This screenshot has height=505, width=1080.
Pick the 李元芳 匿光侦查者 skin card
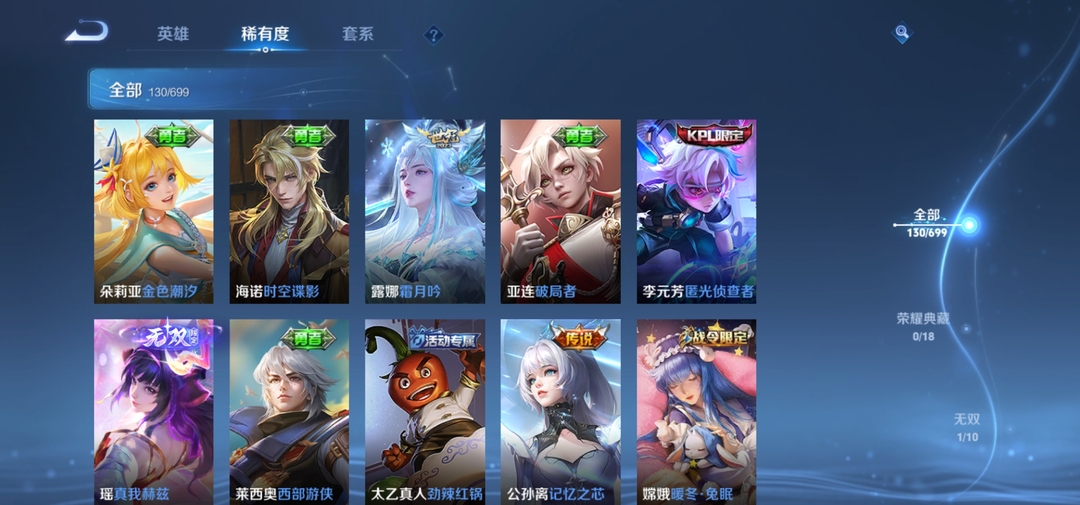(696, 211)
